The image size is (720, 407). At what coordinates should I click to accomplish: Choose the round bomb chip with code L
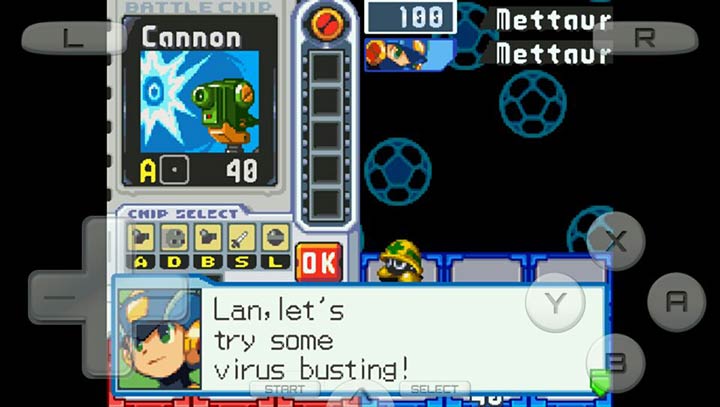(275, 238)
